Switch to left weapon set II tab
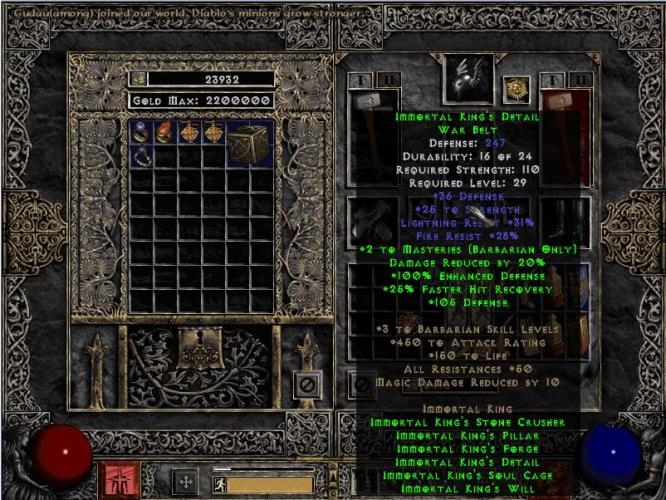 pos(389,78)
